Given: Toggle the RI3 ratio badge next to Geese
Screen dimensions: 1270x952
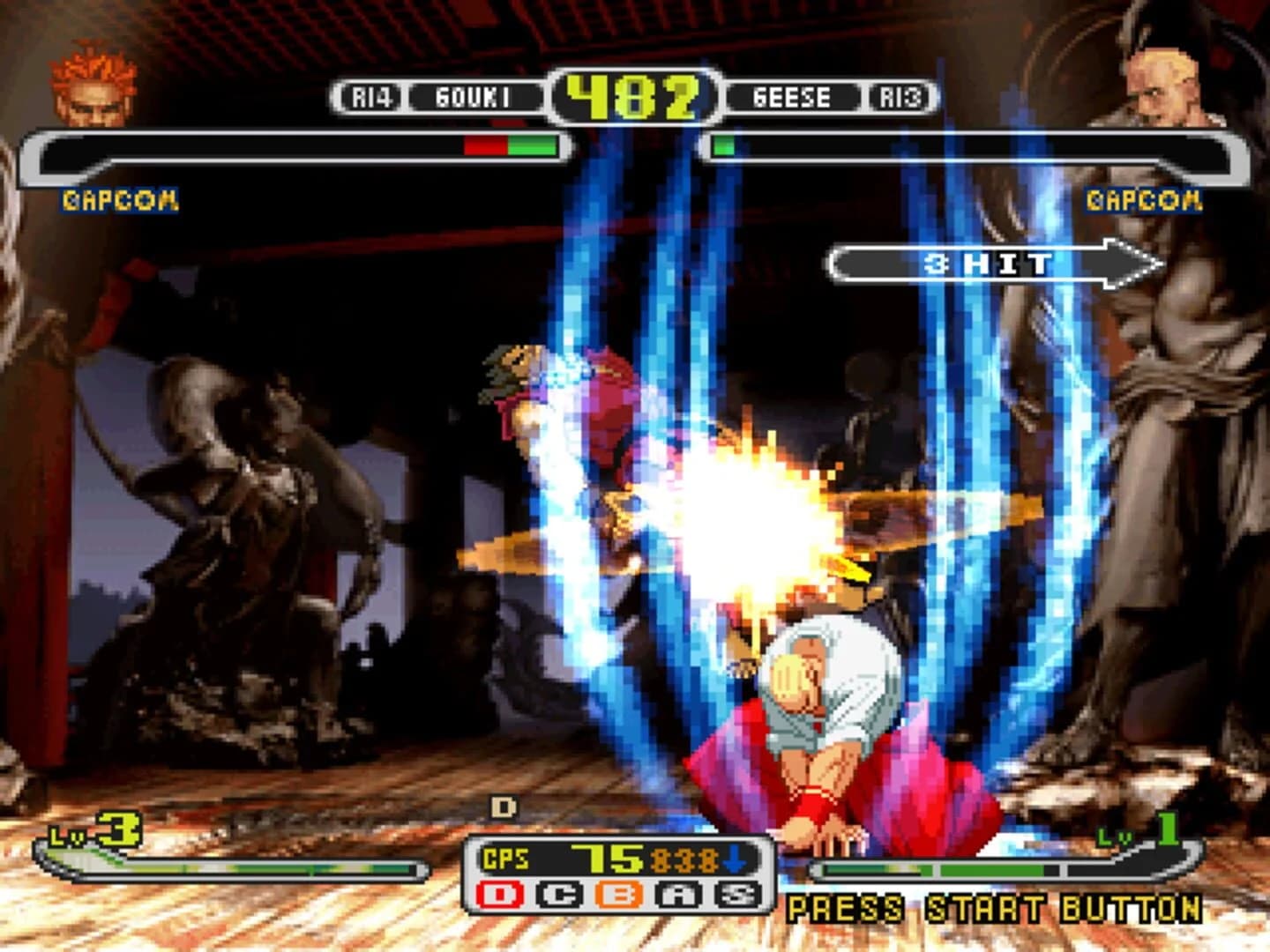Looking at the screenshot, I should (x=903, y=97).
